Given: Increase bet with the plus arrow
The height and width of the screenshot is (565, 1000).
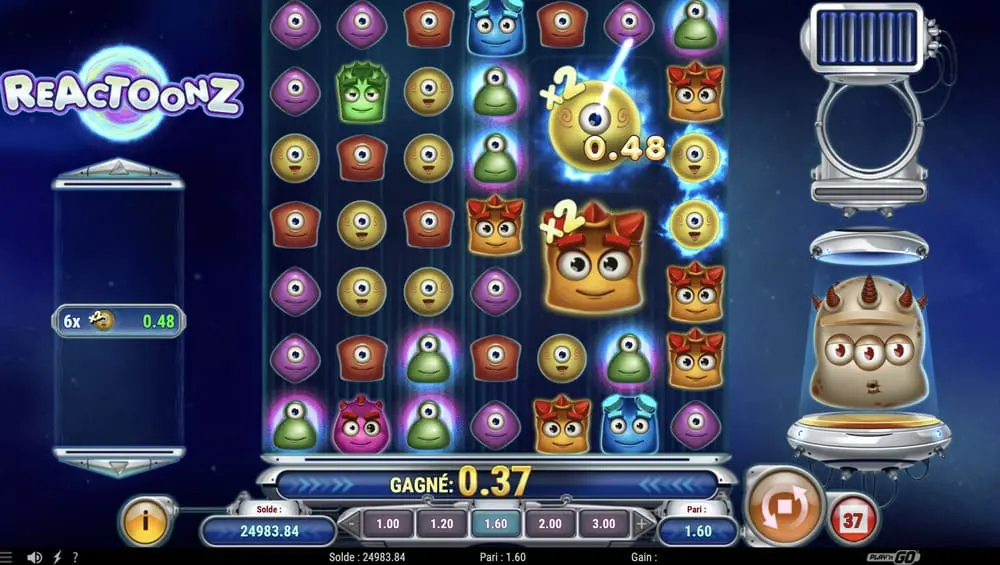Looking at the screenshot, I should [x=641, y=523].
